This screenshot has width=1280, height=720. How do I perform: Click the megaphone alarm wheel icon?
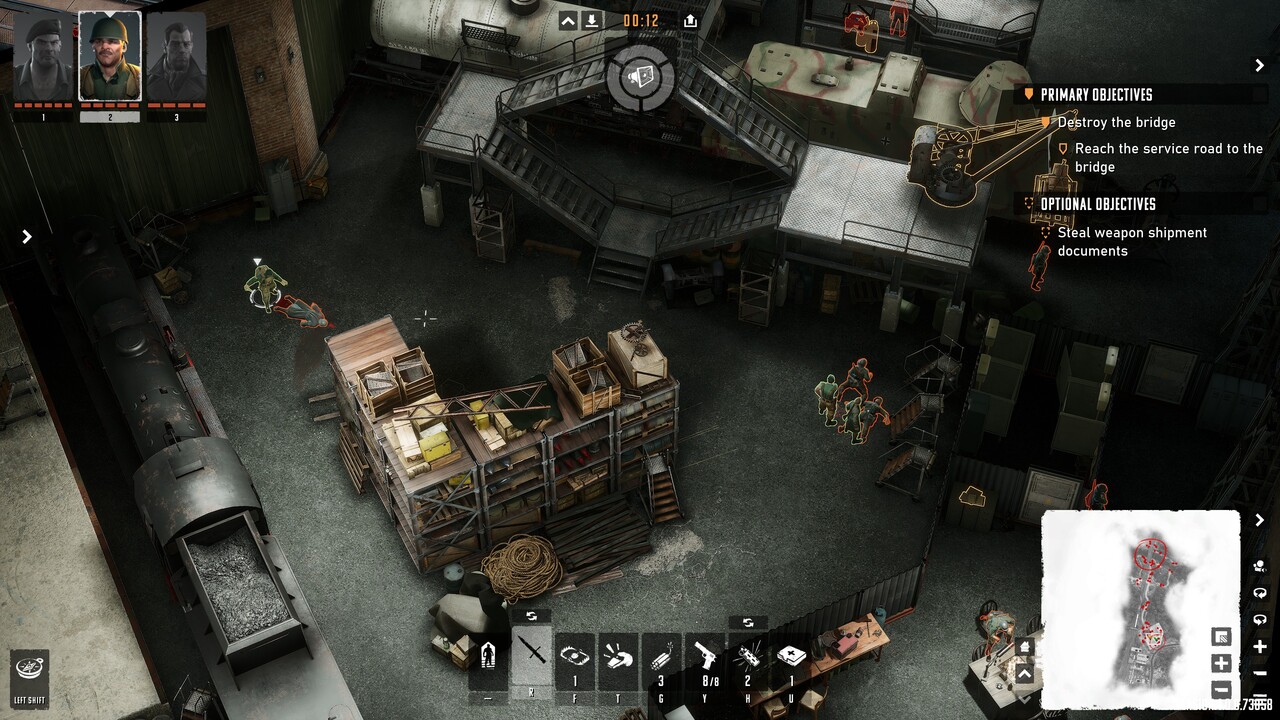pyautogui.click(x=640, y=77)
